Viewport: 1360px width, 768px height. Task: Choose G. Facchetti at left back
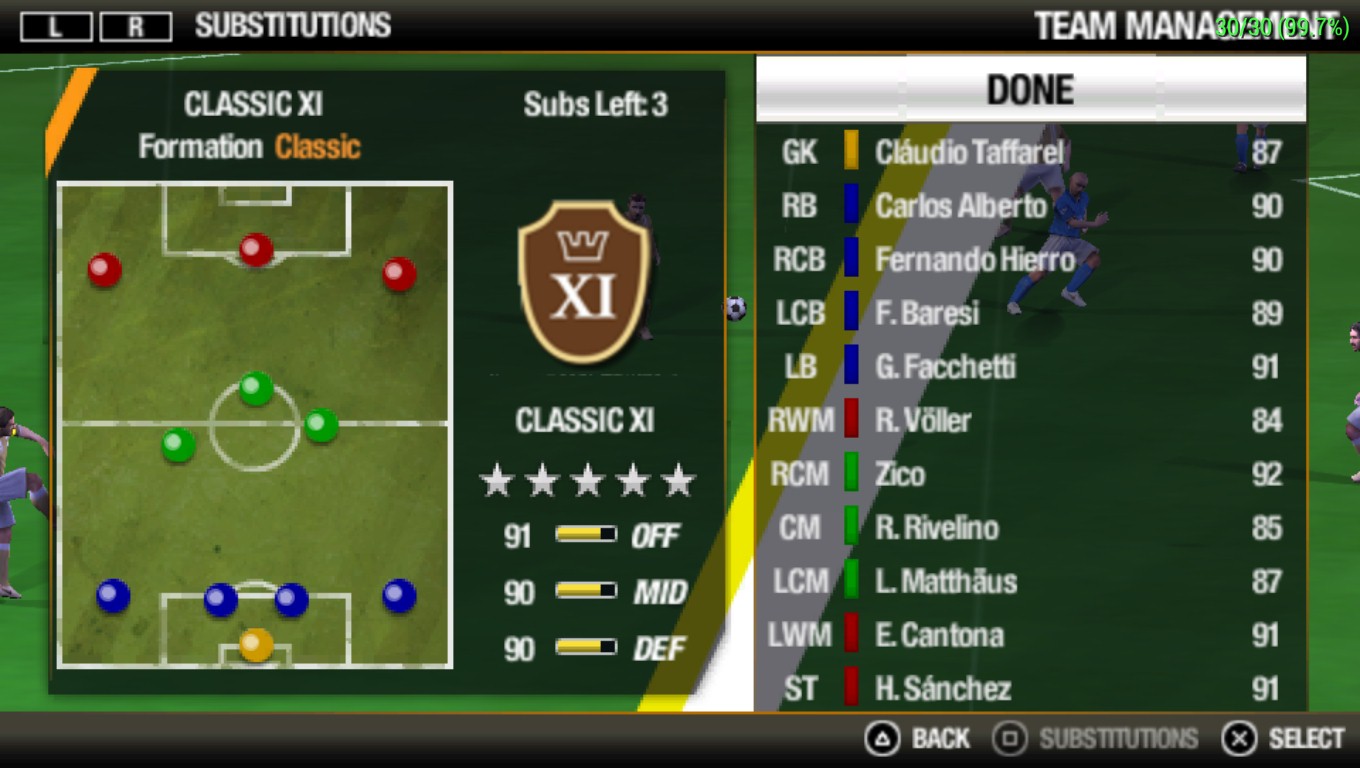tap(1030, 367)
